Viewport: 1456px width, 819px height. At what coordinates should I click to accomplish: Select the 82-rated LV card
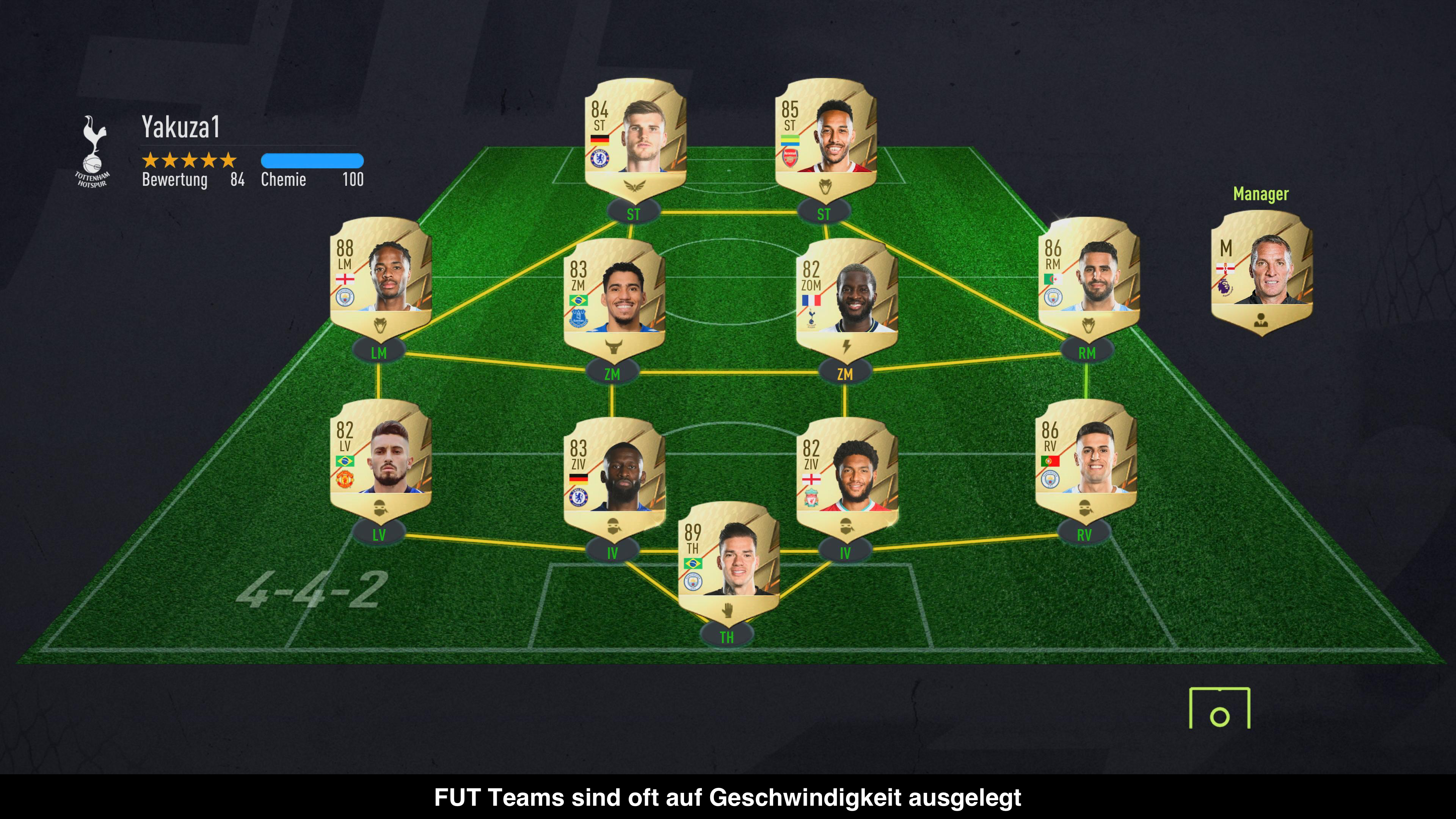point(381,459)
